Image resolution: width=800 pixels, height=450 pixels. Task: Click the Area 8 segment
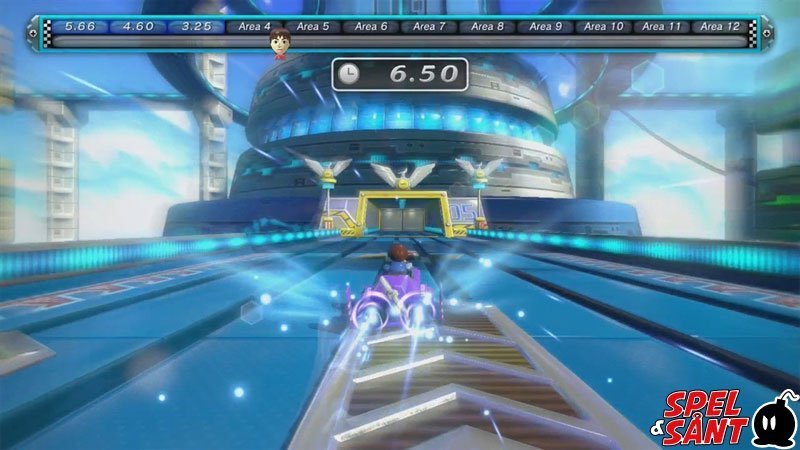pos(487,26)
